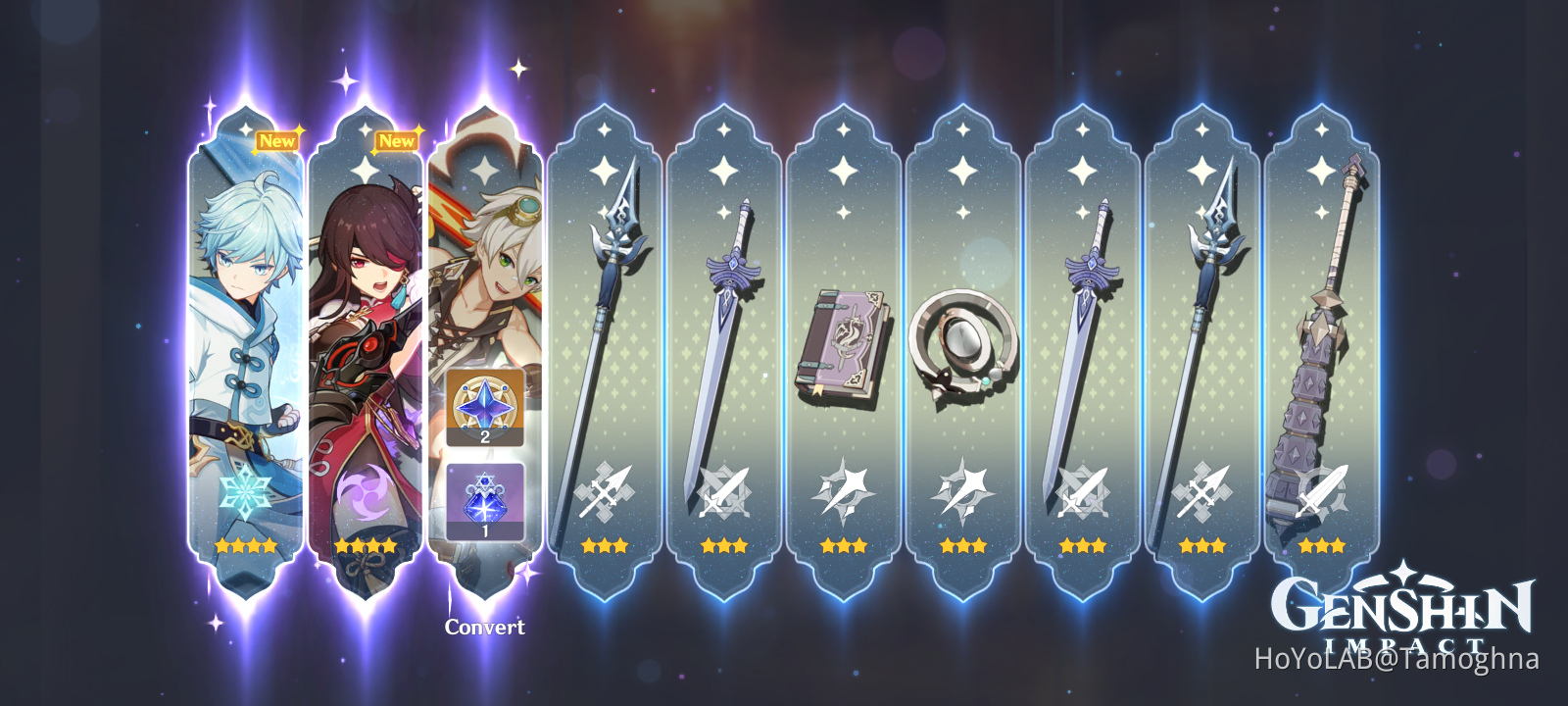Click the four-star rating under Beidou
1568x706 pixels.
[366, 547]
